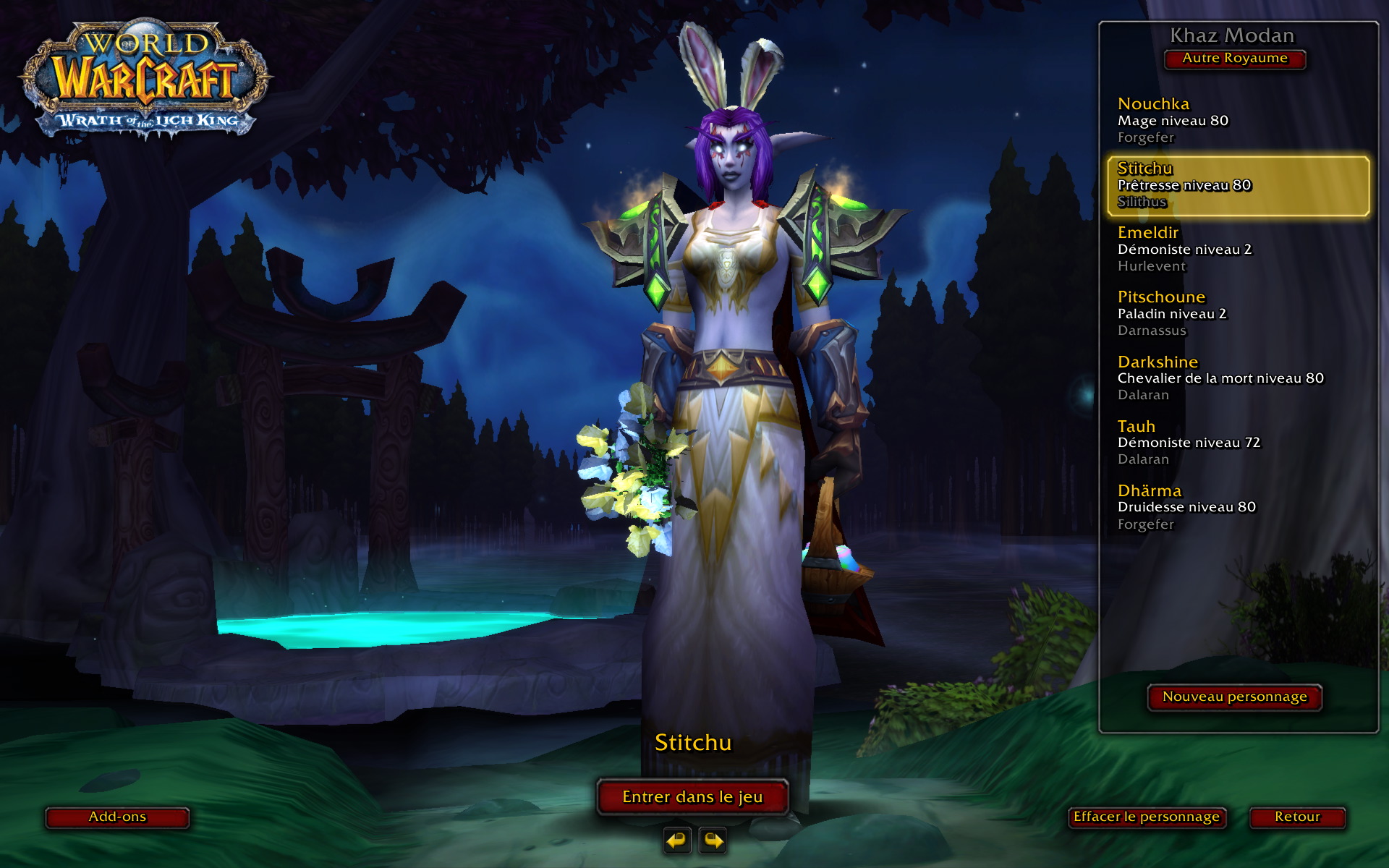Rotate character with the left arrow
Image resolution: width=1389 pixels, height=868 pixels.
(677, 841)
